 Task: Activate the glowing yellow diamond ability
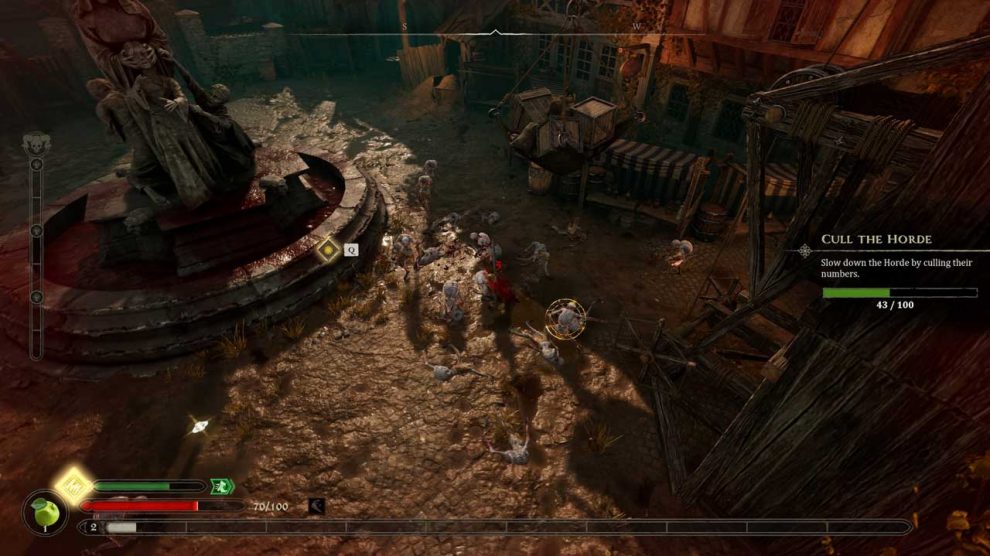point(73,486)
